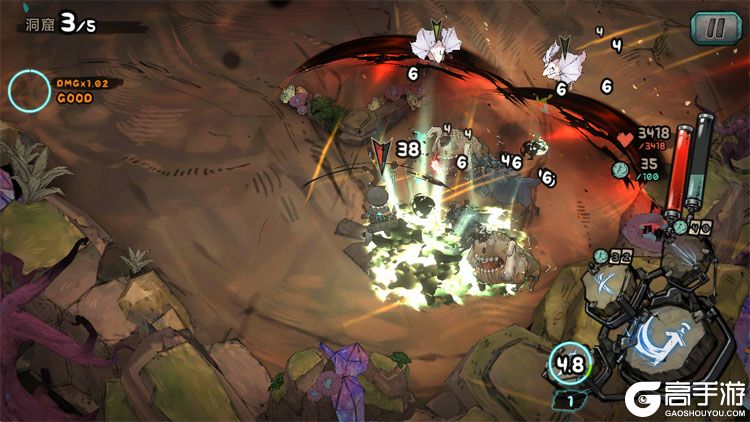Pause the game
The height and width of the screenshot is (422, 750).
[x=710, y=28]
